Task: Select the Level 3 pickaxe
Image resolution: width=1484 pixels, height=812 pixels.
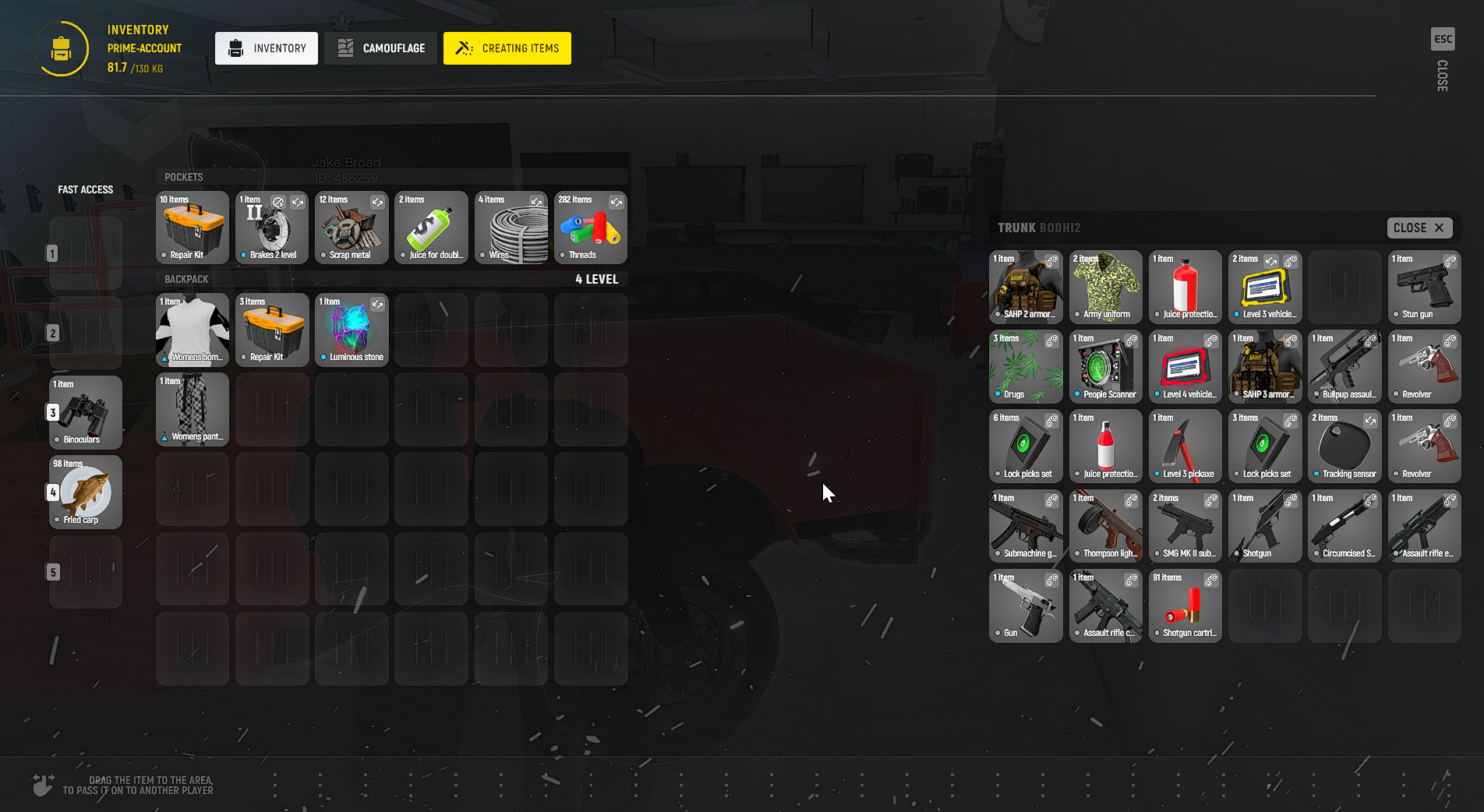Action: tap(1185, 447)
